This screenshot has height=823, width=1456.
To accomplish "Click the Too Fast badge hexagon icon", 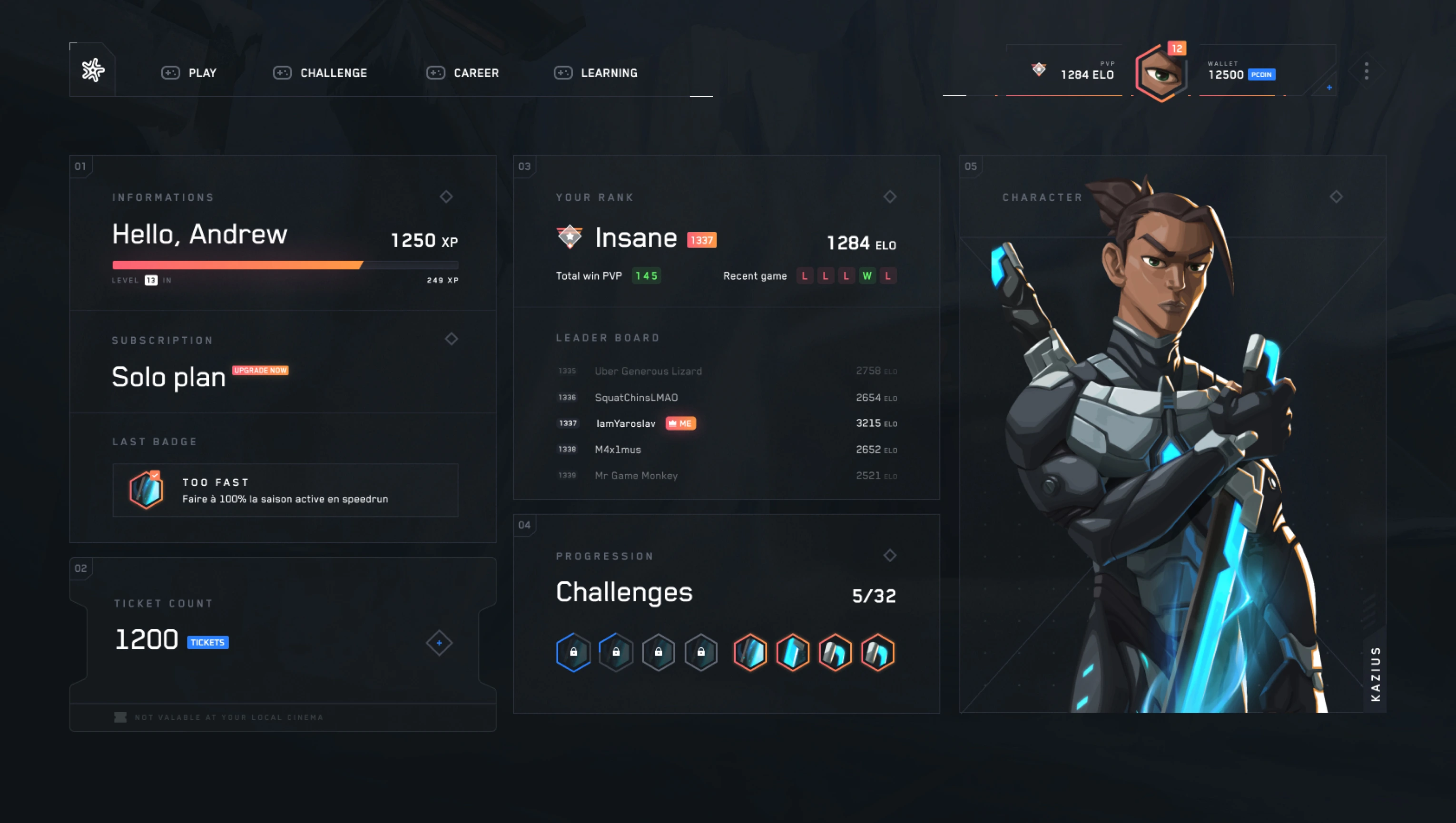I will pyautogui.click(x=146, y=490).
